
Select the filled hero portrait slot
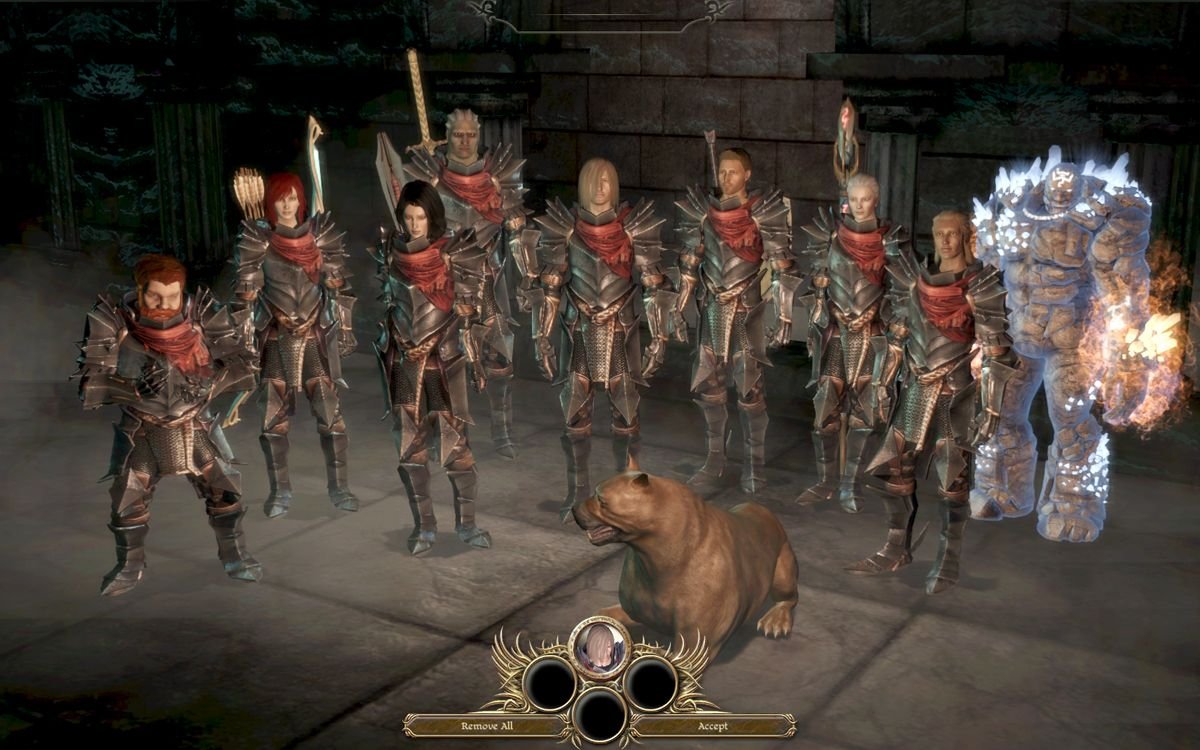click(x=599, y=645)
